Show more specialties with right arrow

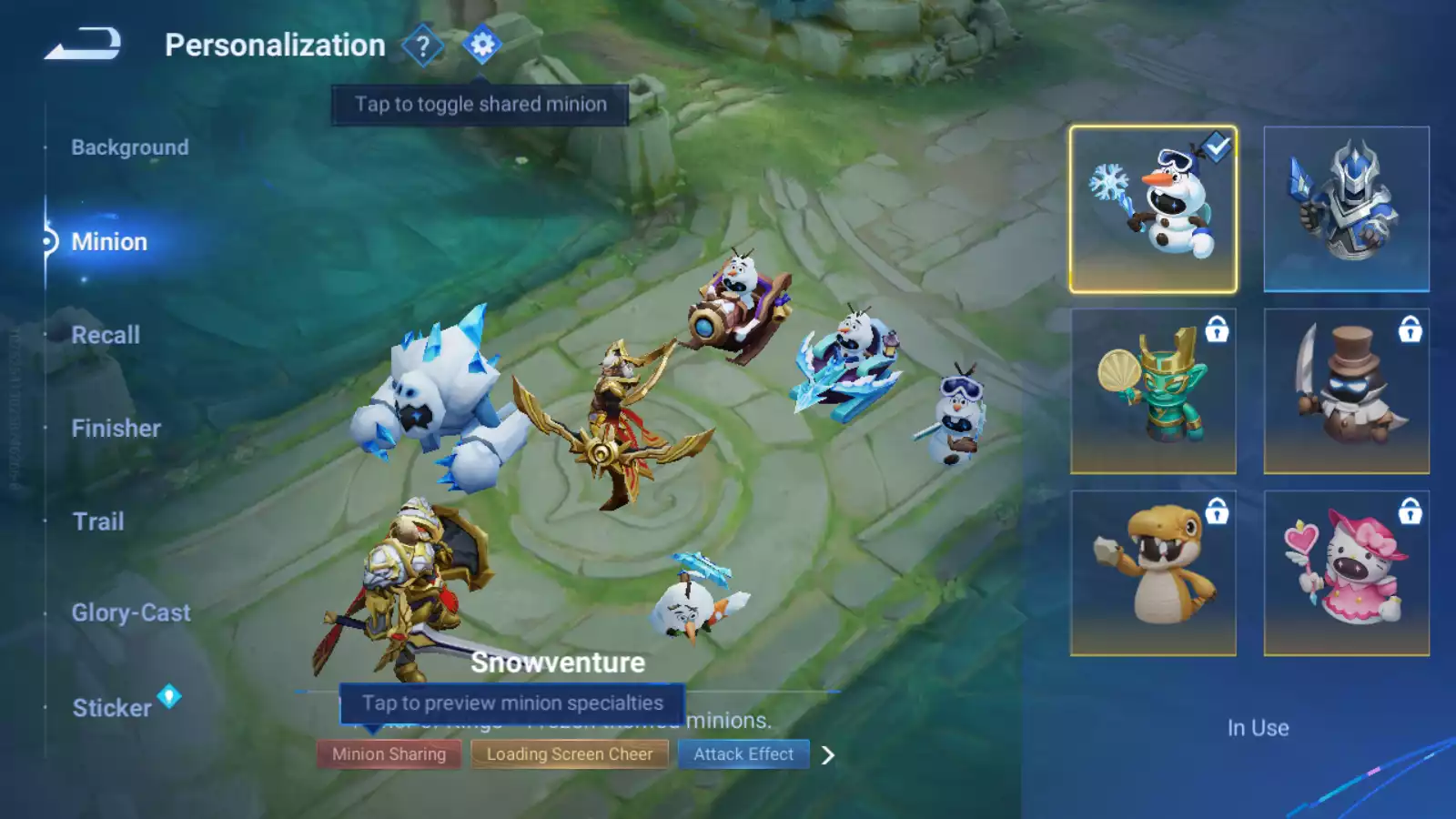(828, 755)
